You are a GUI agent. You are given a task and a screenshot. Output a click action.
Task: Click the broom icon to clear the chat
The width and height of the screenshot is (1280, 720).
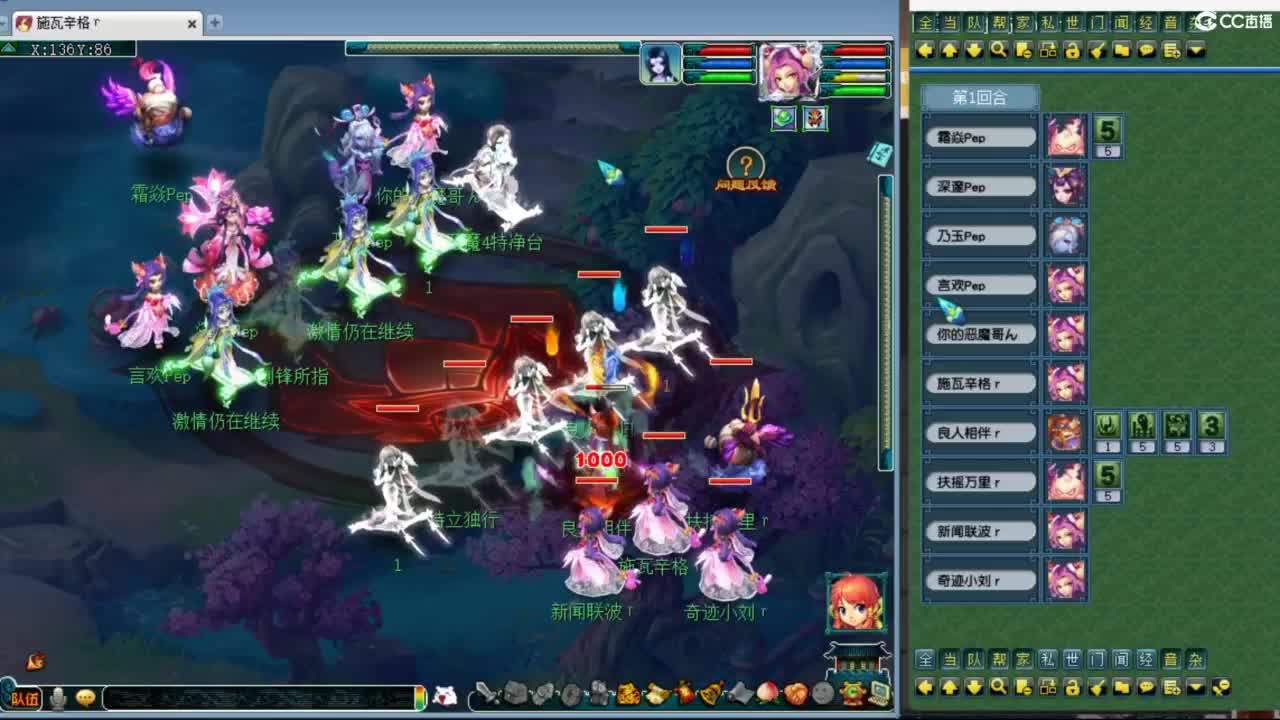tap(1098, 50)
